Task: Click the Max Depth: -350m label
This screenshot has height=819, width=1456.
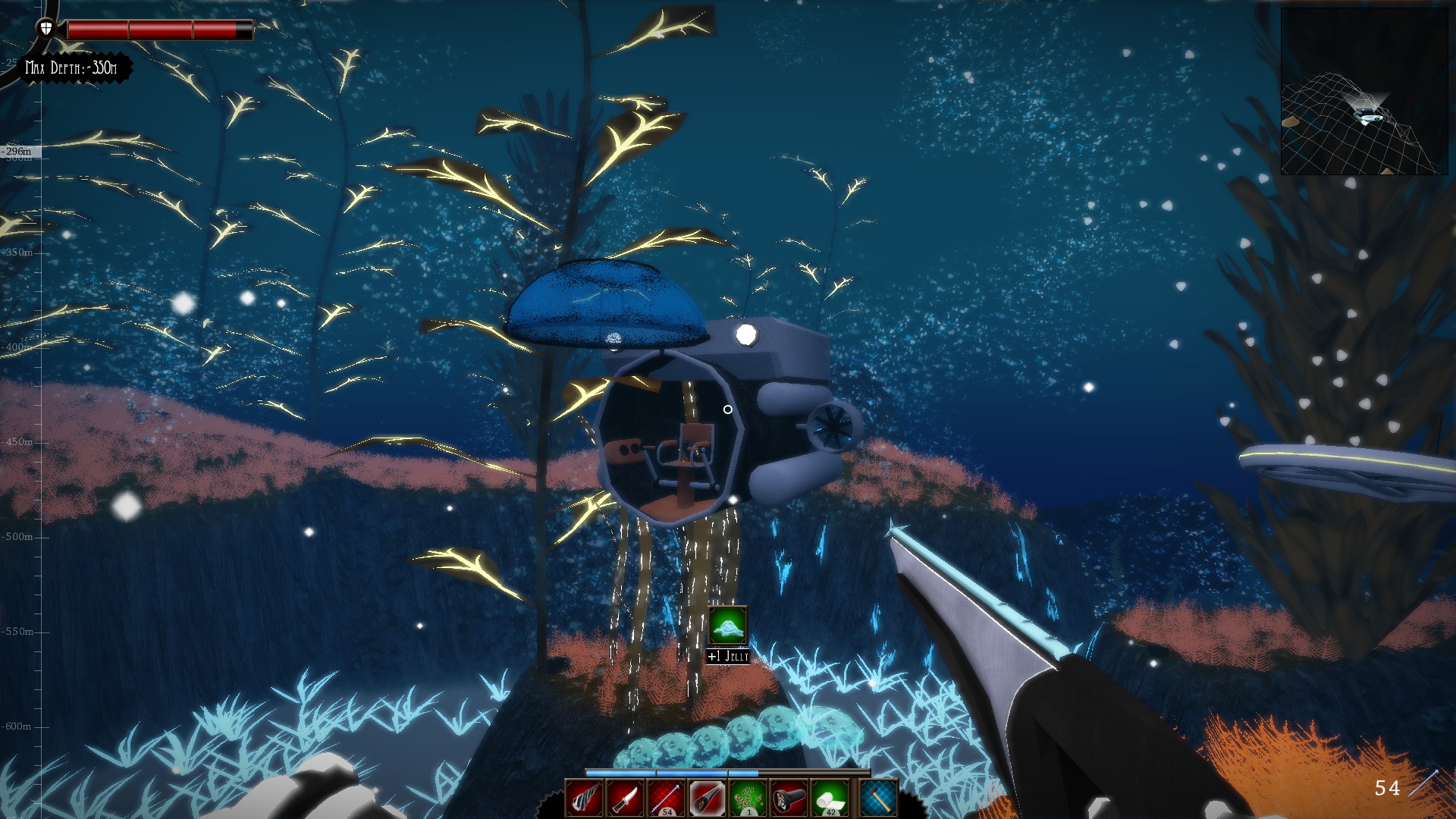Action: coord(72,67)
